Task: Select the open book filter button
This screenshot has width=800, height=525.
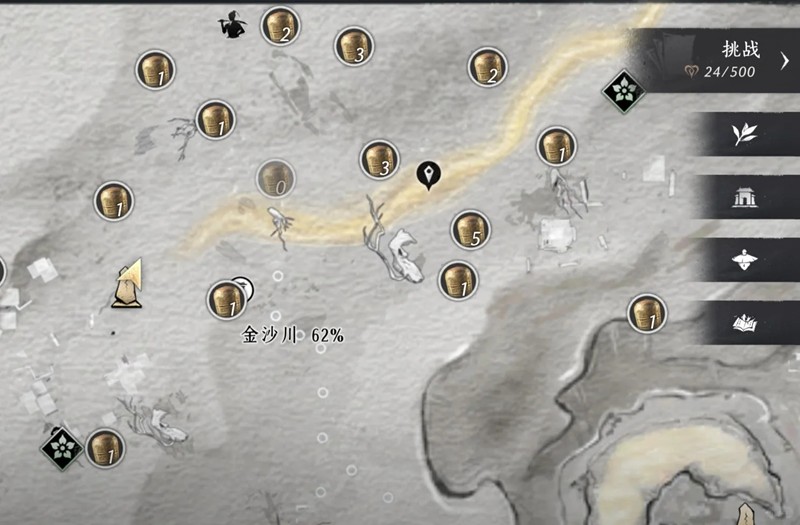Action: pyautogui.click(x=743, y=322)
